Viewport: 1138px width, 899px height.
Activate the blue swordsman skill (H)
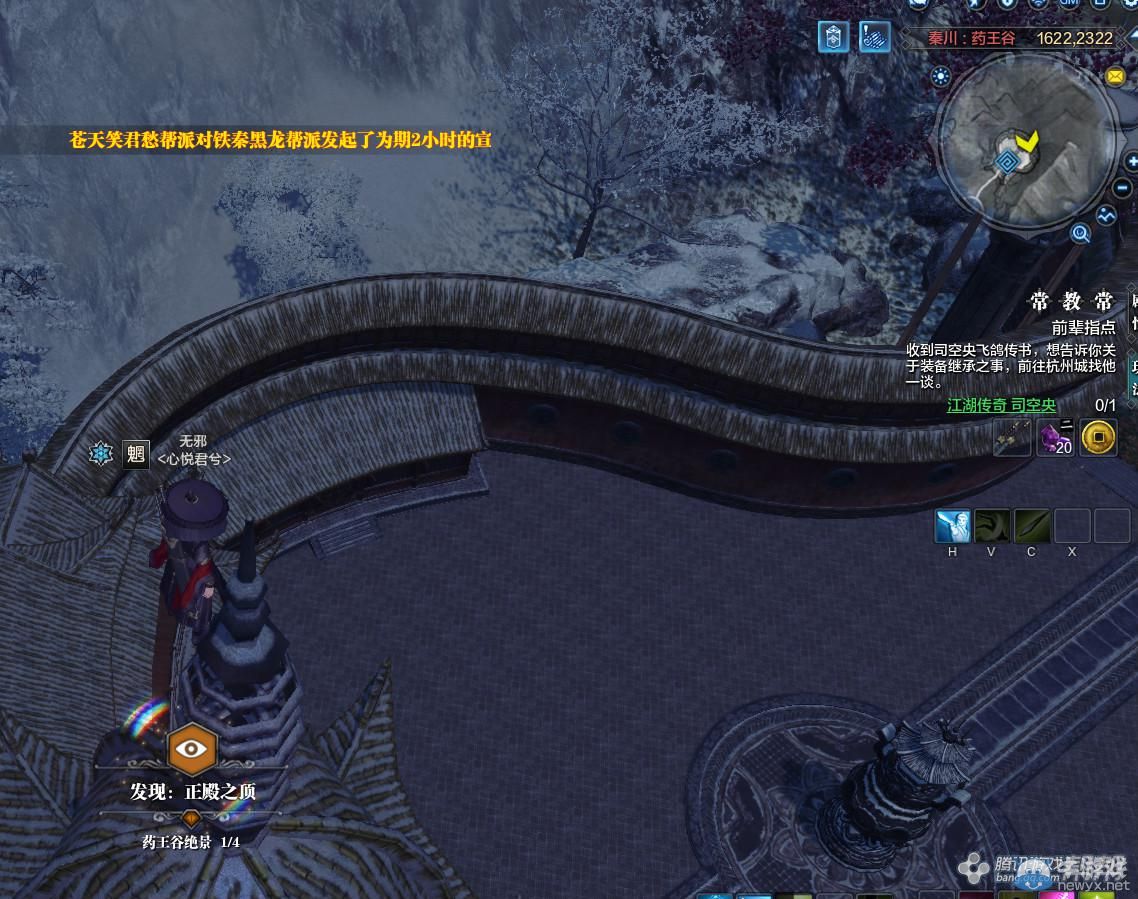pos(952,526)
